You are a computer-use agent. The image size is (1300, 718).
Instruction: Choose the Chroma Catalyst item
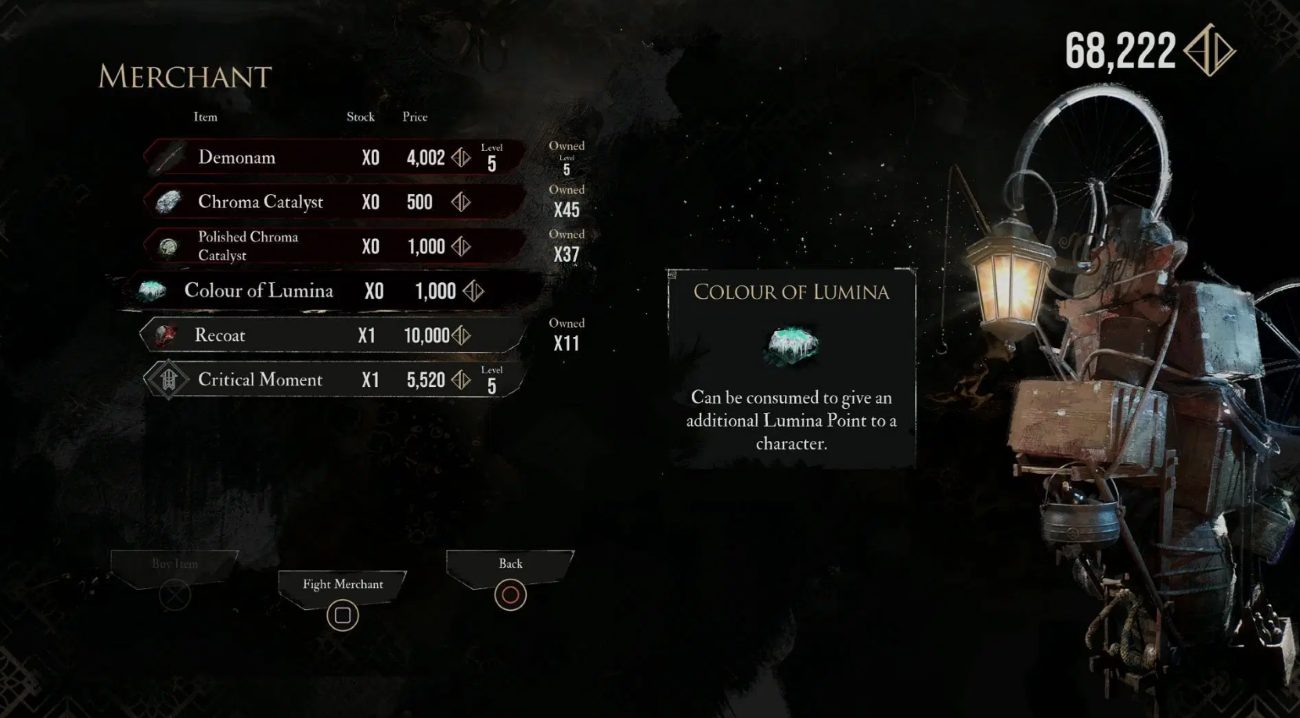(335, 202)
